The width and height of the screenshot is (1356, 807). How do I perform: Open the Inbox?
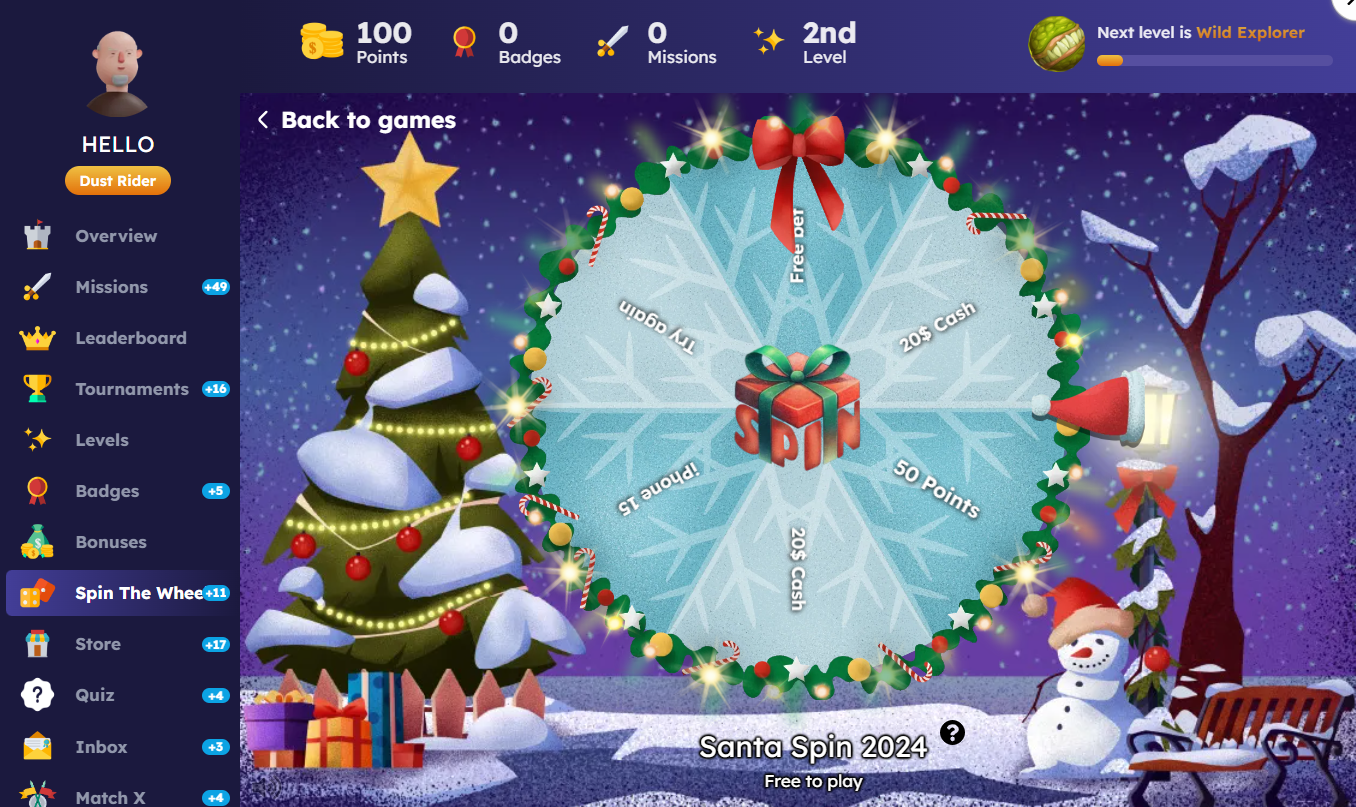point(101,747)
